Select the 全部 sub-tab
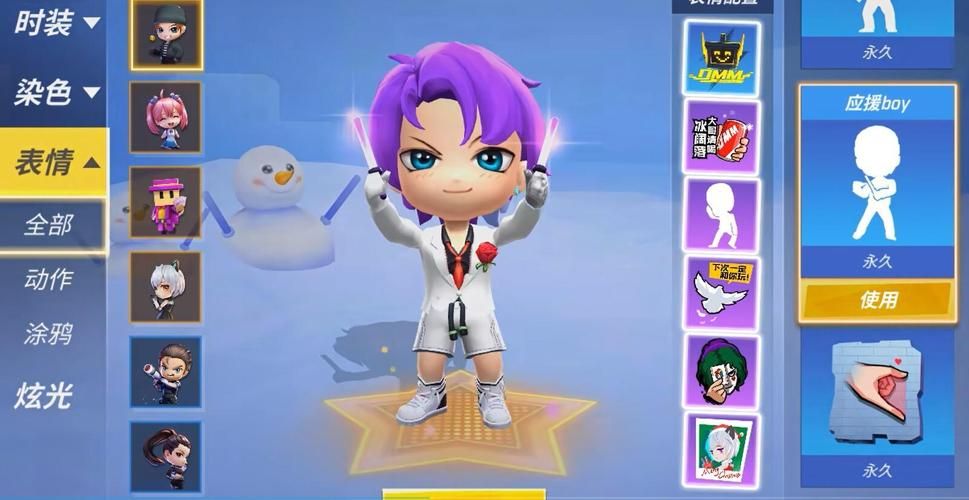Image resolution: width=969 pixels, height=500 pixels. [x=49, y=225]
